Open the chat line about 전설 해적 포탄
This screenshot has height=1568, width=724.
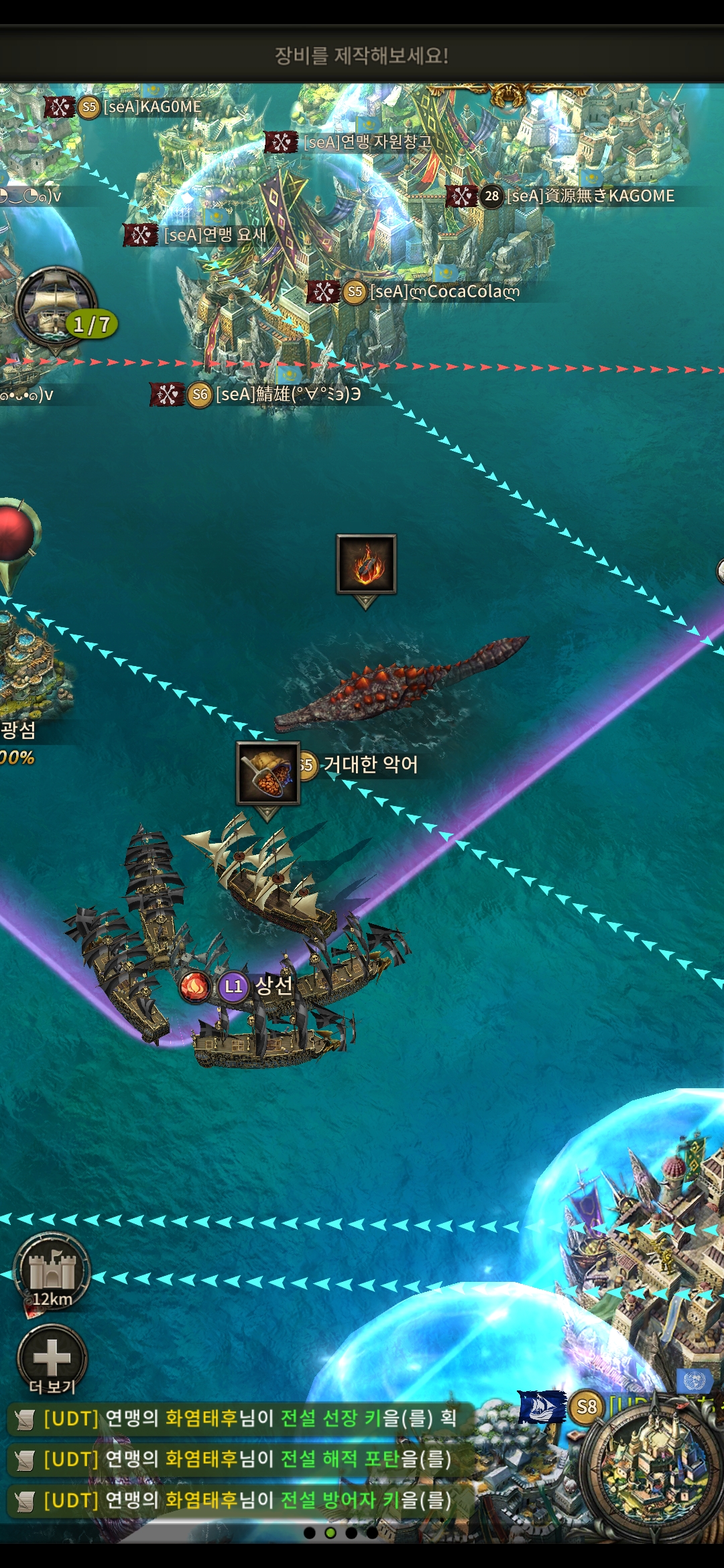tap(241, 1459)
